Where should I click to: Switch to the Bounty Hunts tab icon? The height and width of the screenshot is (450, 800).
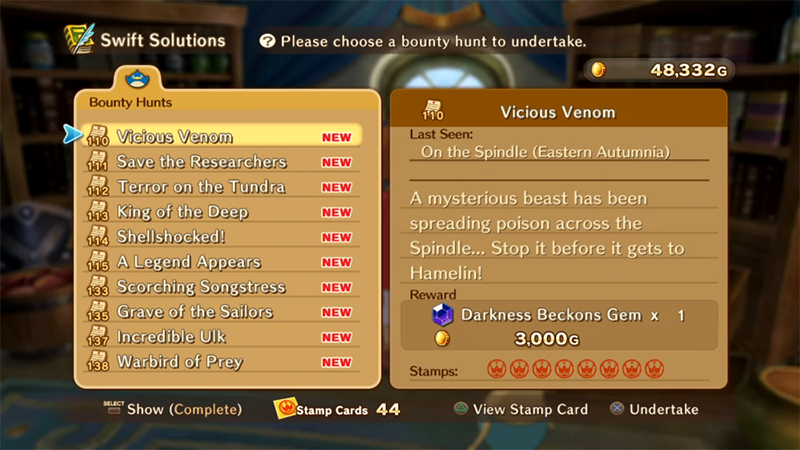coord(132,79)
